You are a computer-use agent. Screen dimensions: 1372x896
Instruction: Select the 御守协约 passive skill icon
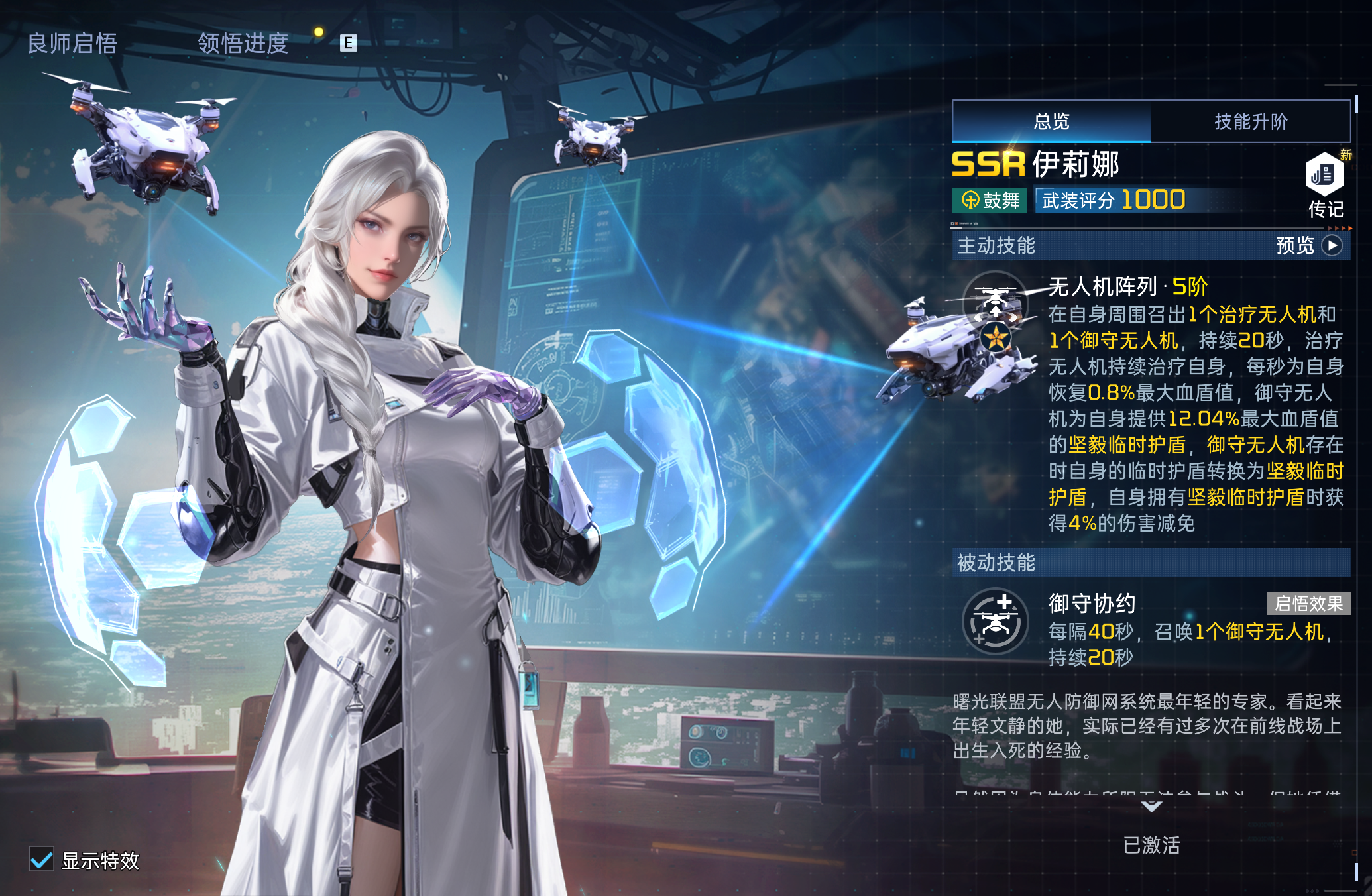point(995,622)
